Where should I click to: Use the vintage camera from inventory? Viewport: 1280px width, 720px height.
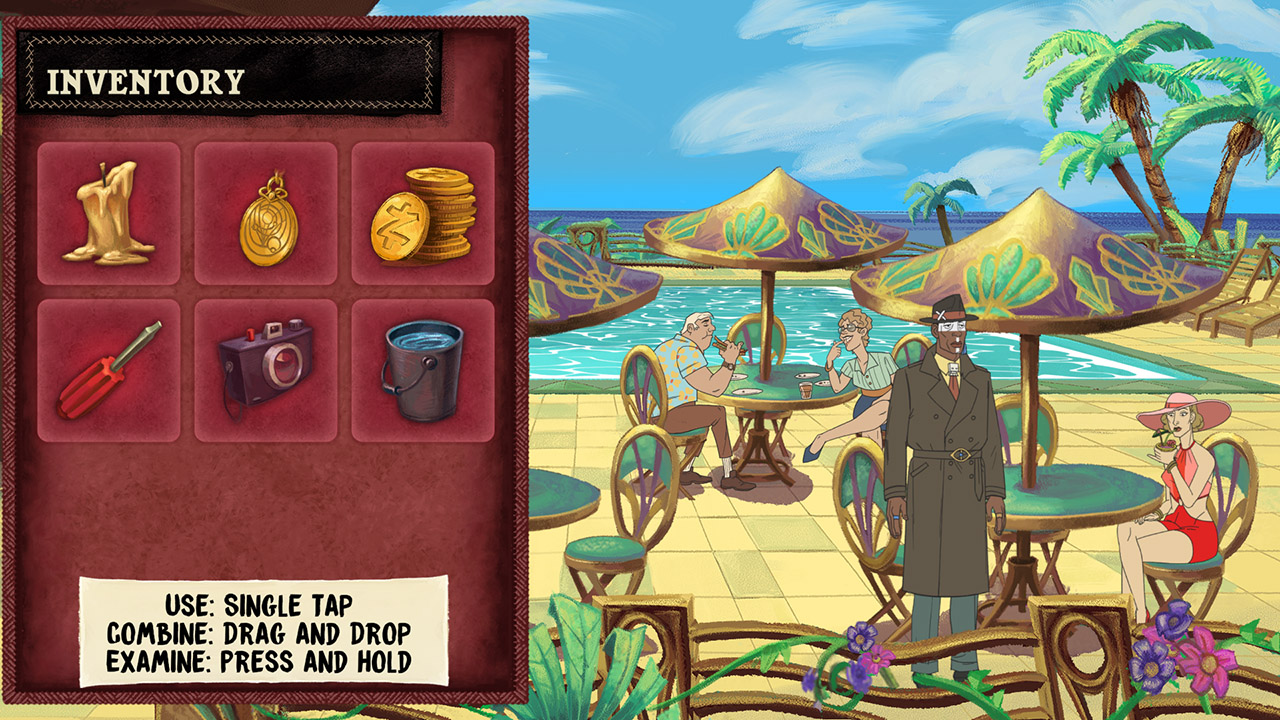266,367
